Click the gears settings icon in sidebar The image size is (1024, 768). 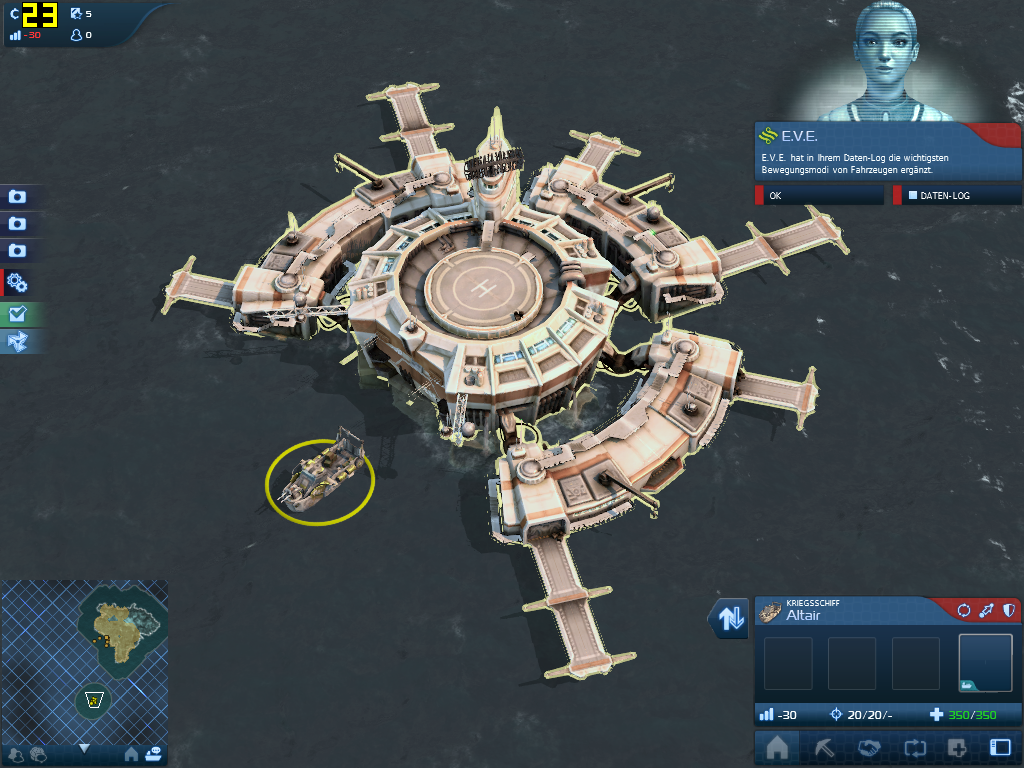[x=18, y=282]
